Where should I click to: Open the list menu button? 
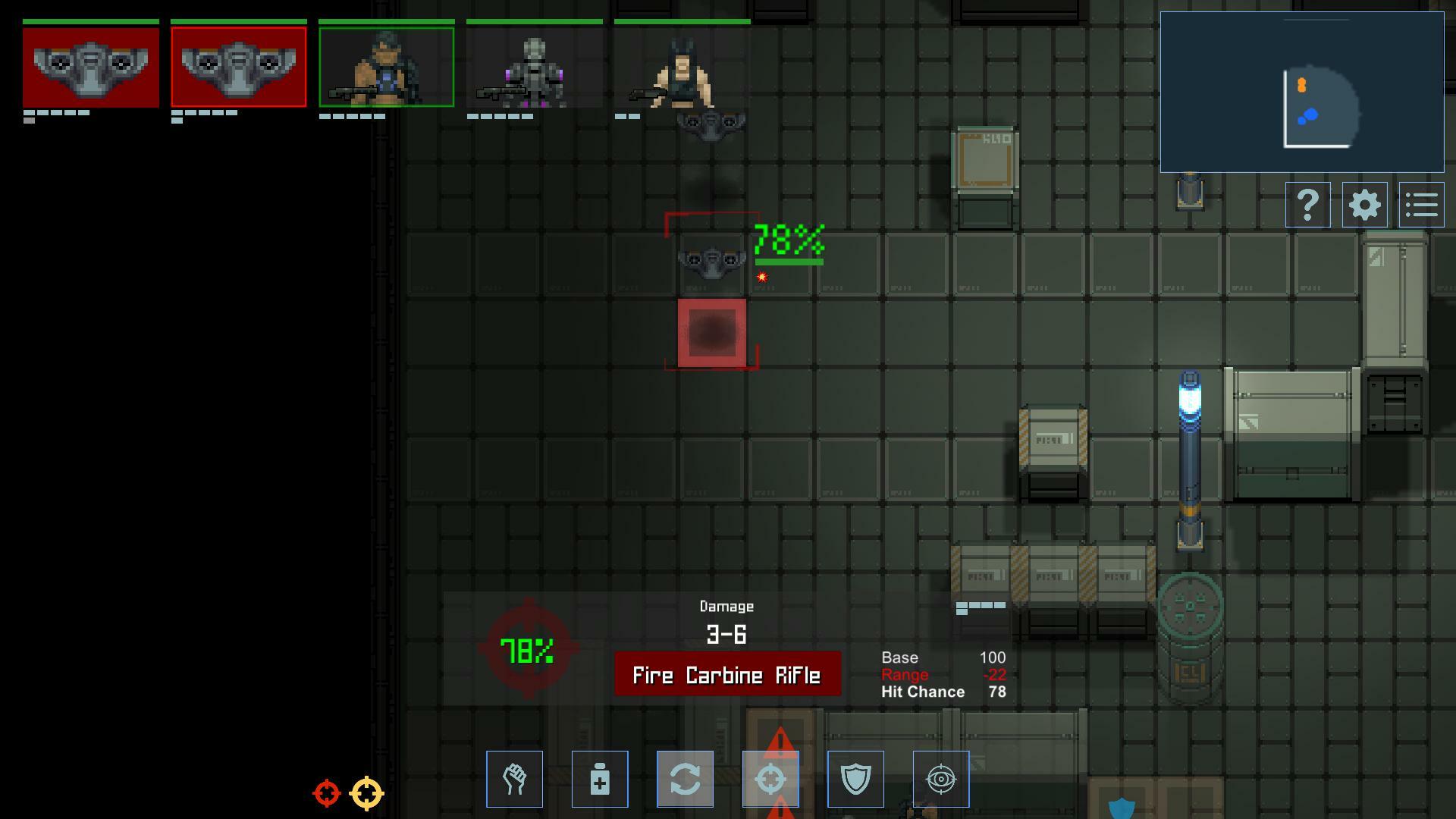(1421, 205)
